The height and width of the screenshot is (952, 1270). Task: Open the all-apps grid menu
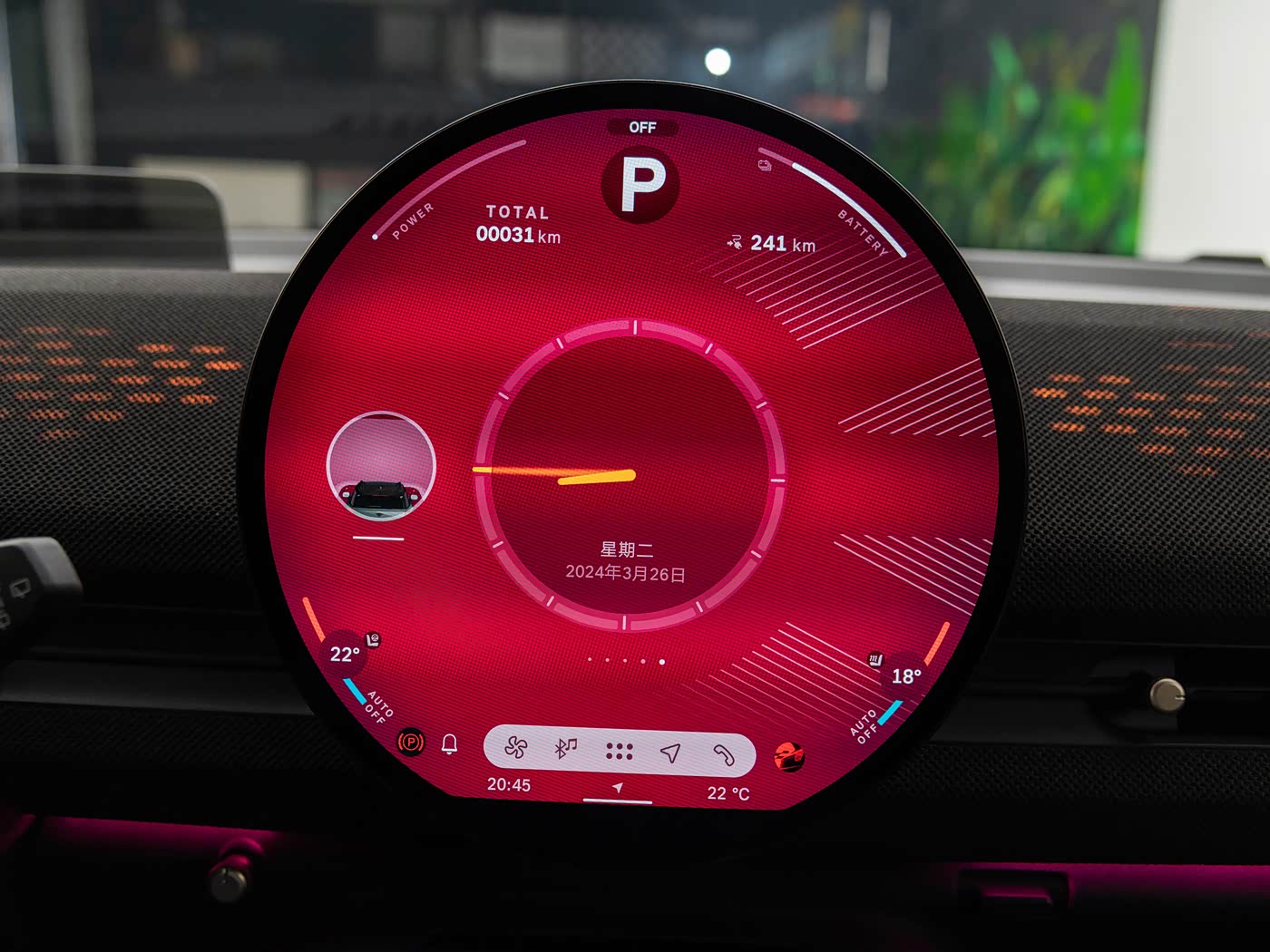(x=619, y=752)
